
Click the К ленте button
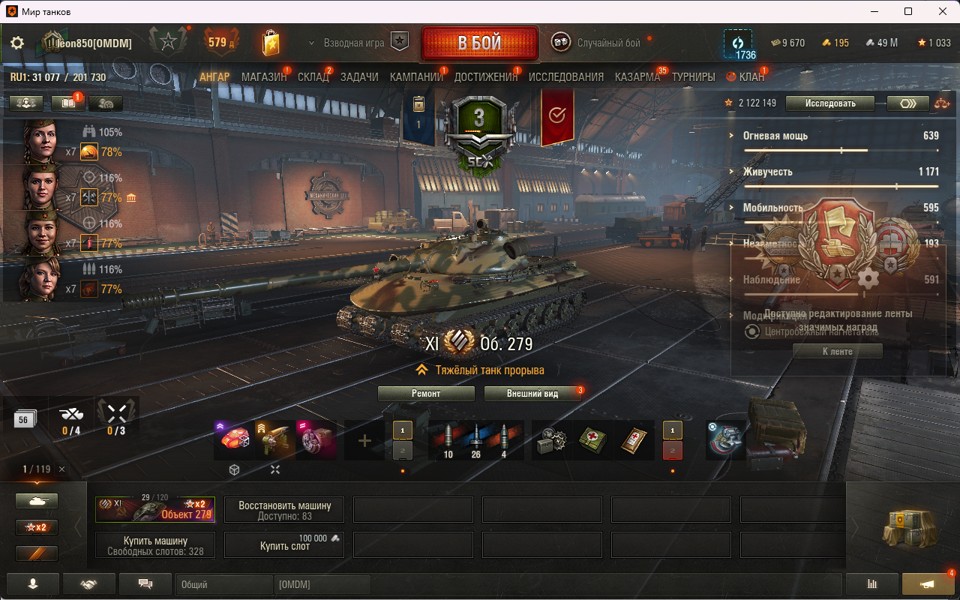tap(838, 351)
